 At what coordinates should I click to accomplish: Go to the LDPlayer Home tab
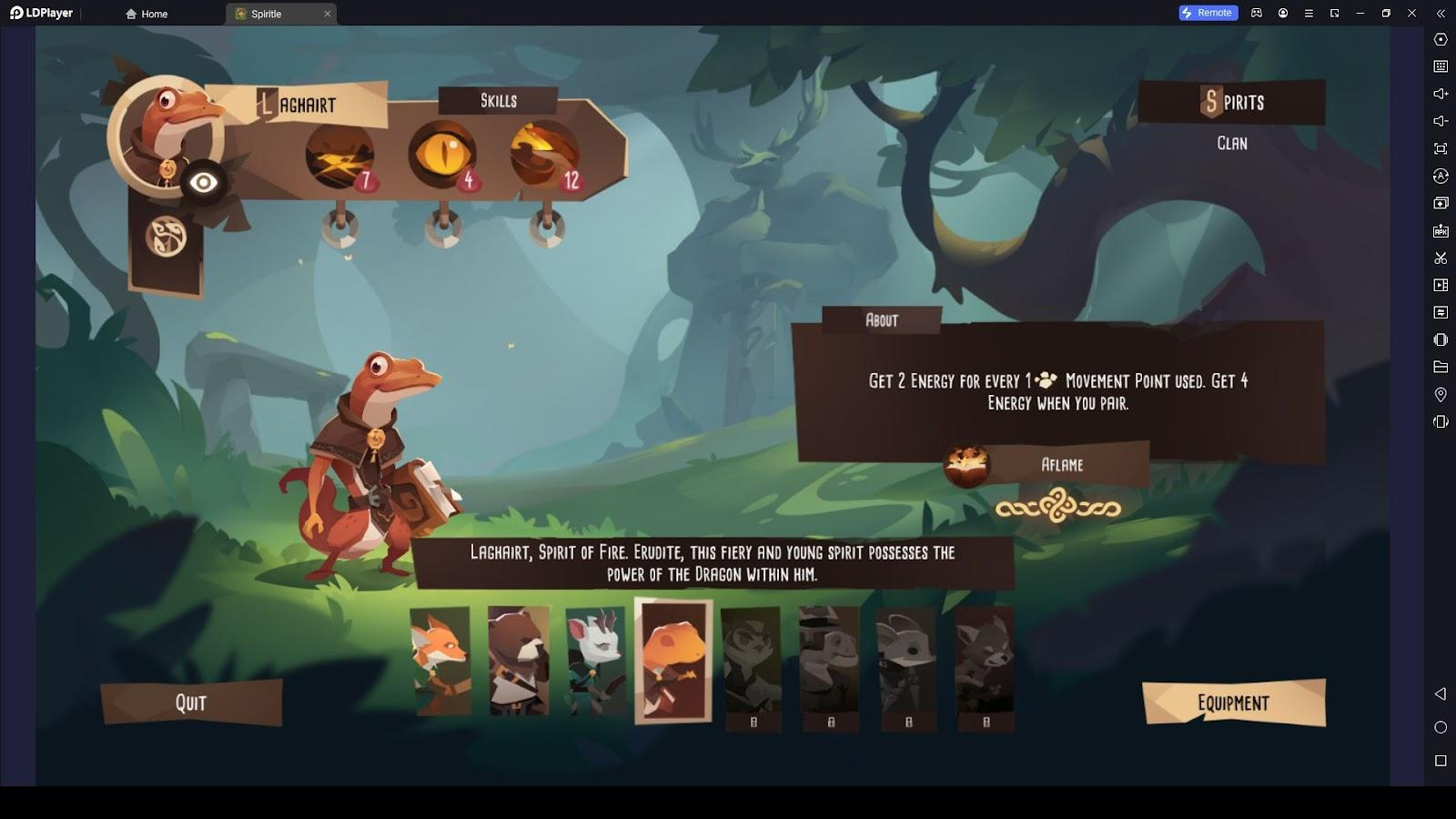[x=147, y=14]
